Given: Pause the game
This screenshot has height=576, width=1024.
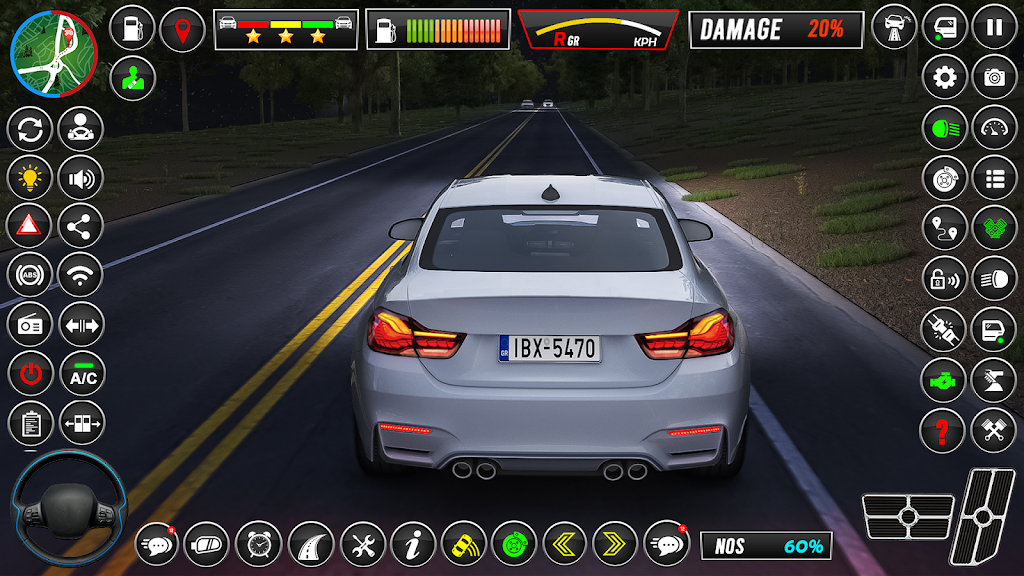Looking at the screenshot, I should click(994, 28).
